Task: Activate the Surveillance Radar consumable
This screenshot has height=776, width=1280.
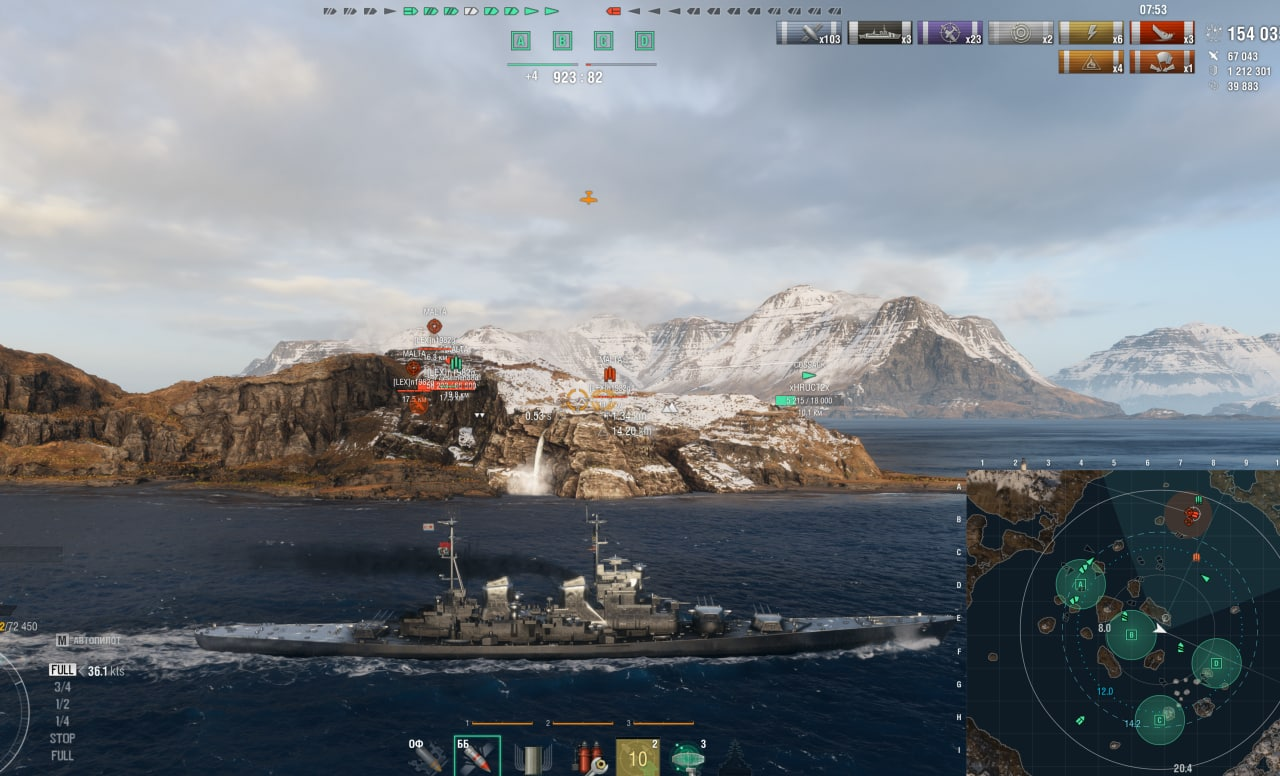Action: coord(687,757)
